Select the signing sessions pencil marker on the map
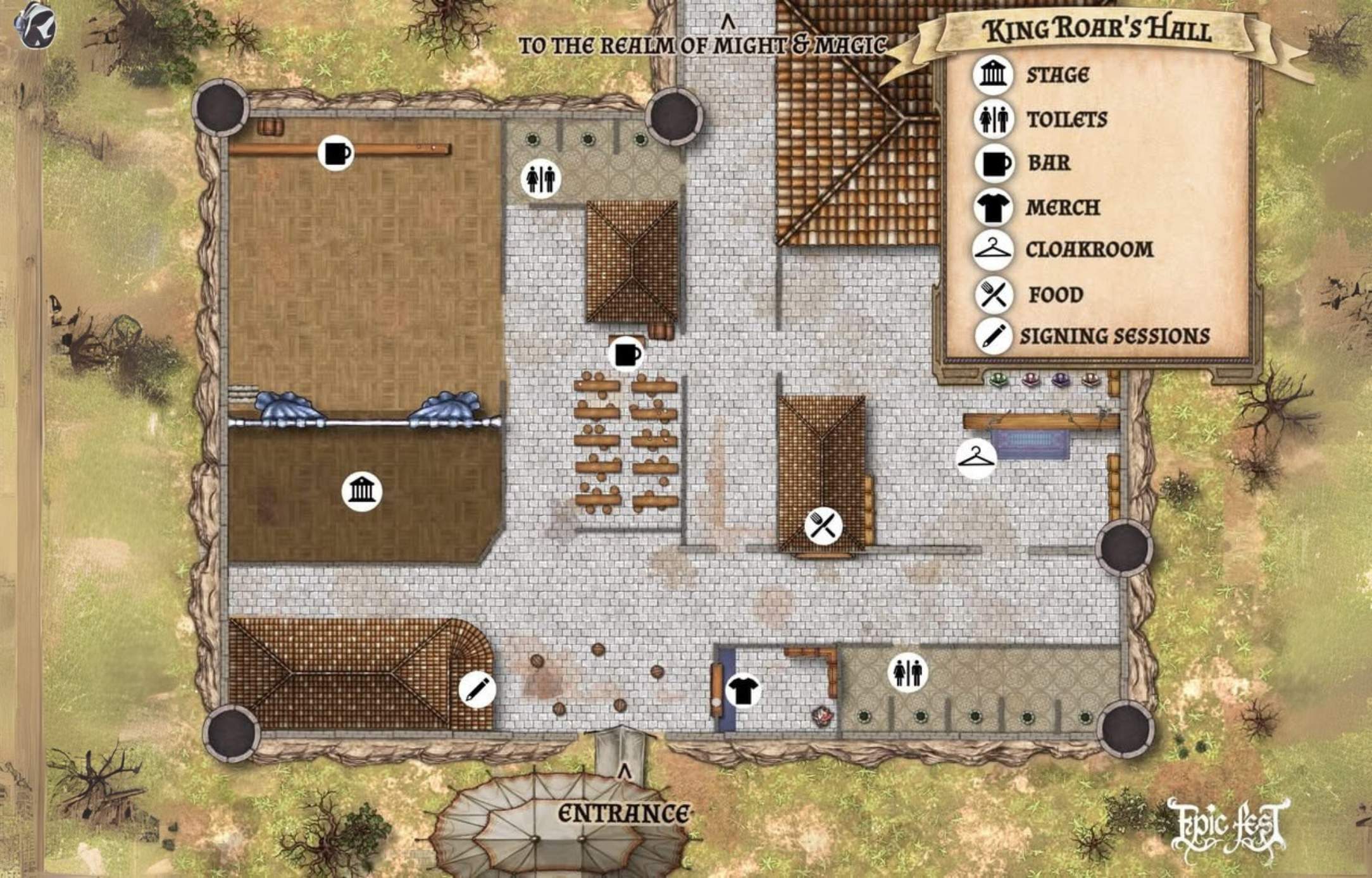 pos(477,689)
